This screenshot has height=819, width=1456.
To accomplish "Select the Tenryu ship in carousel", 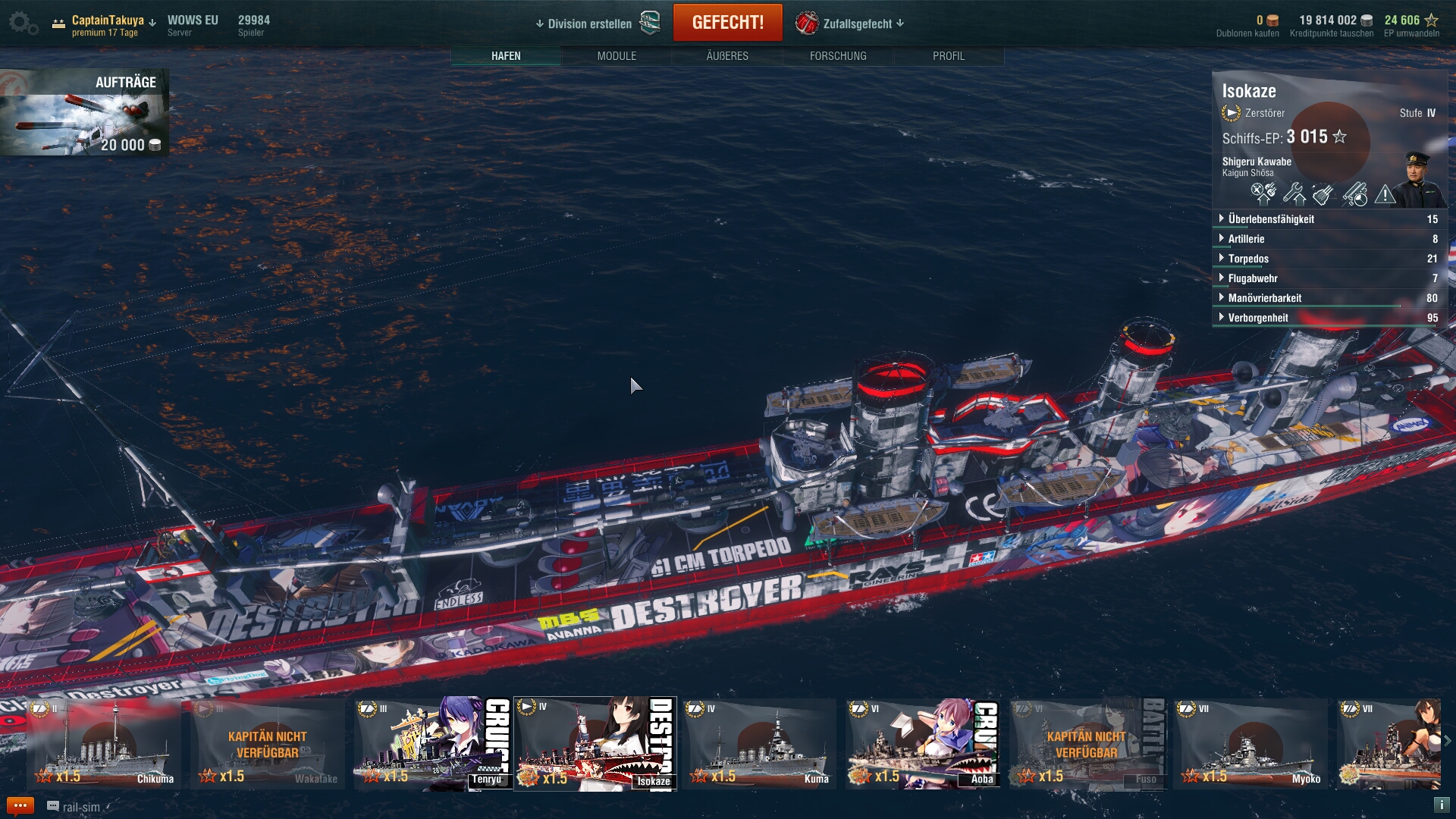I will pyautogui.click(x=431, y=744).
